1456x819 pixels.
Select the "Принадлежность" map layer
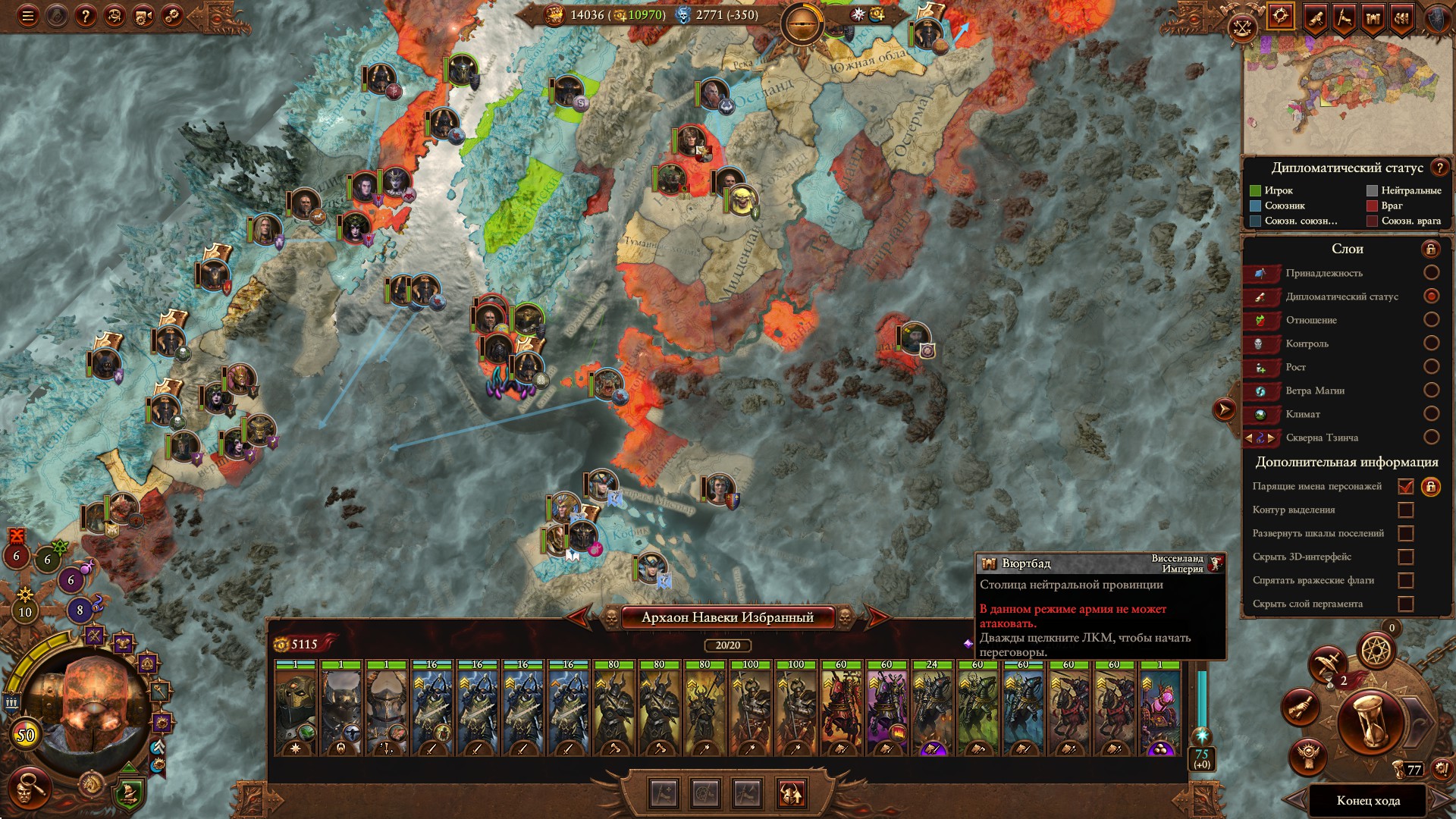(x=1431, y=272)
